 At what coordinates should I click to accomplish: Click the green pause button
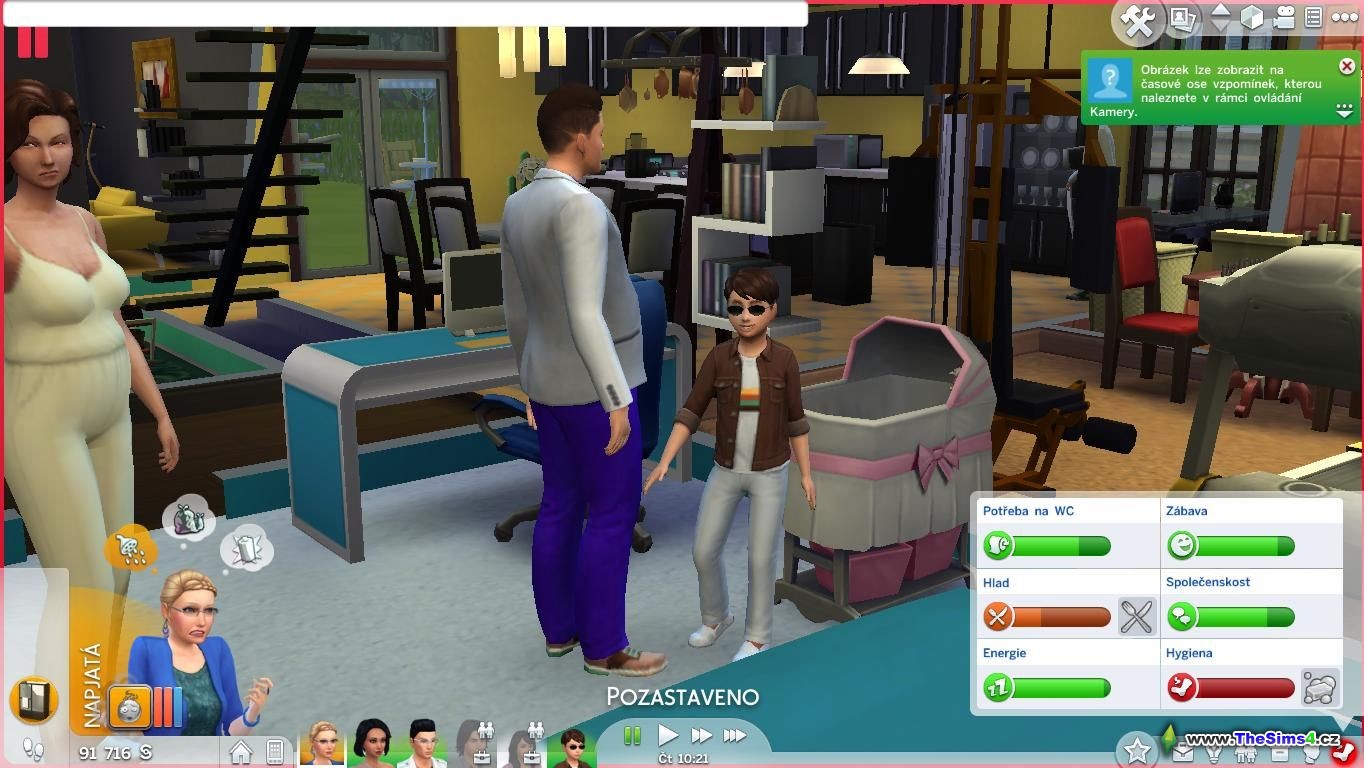tap(632, 736)
